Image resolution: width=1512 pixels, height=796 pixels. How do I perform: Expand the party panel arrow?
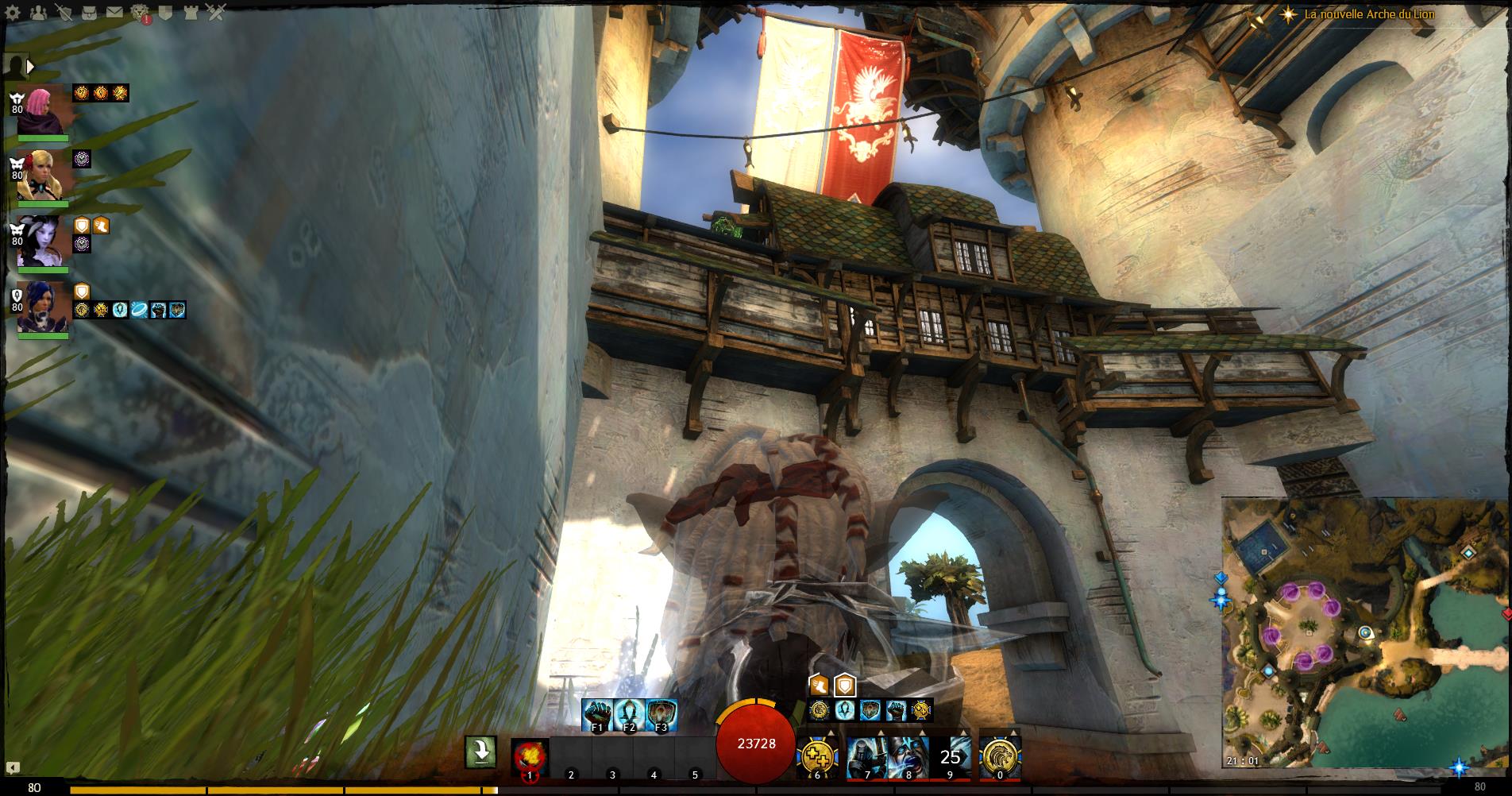[x=30, y=67]
